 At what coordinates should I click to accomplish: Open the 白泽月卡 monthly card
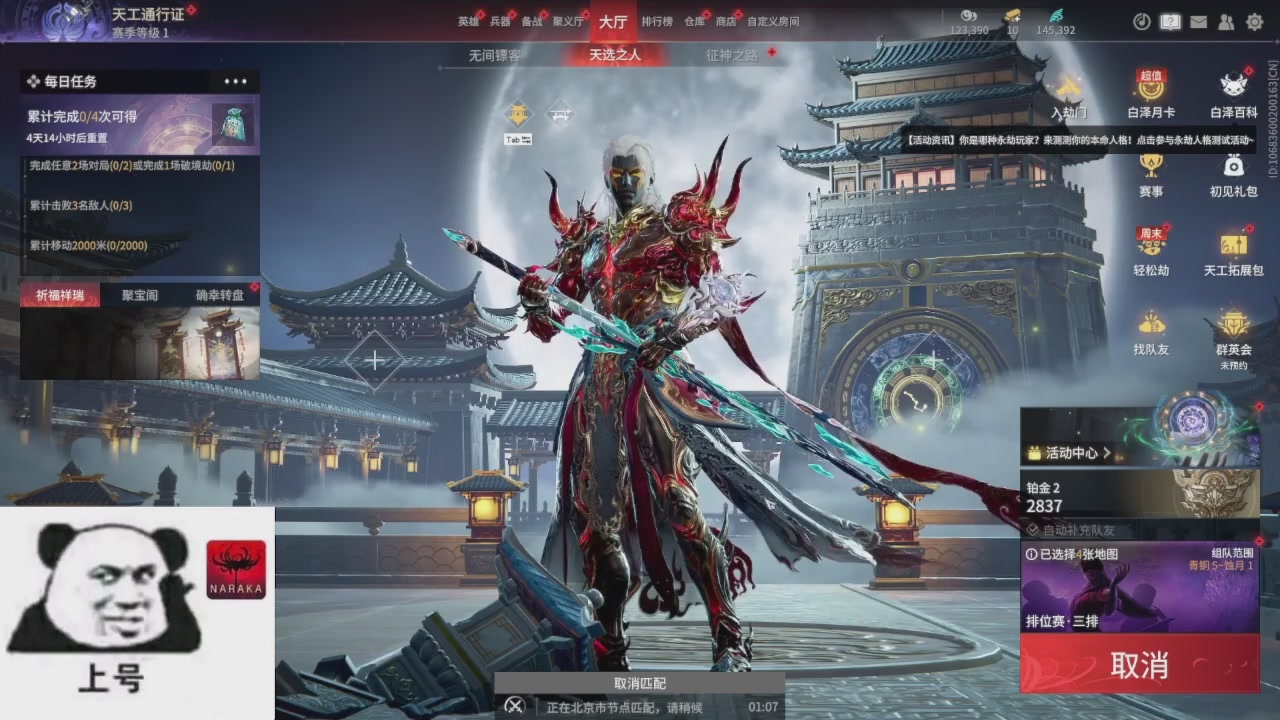pos(1151,94)
